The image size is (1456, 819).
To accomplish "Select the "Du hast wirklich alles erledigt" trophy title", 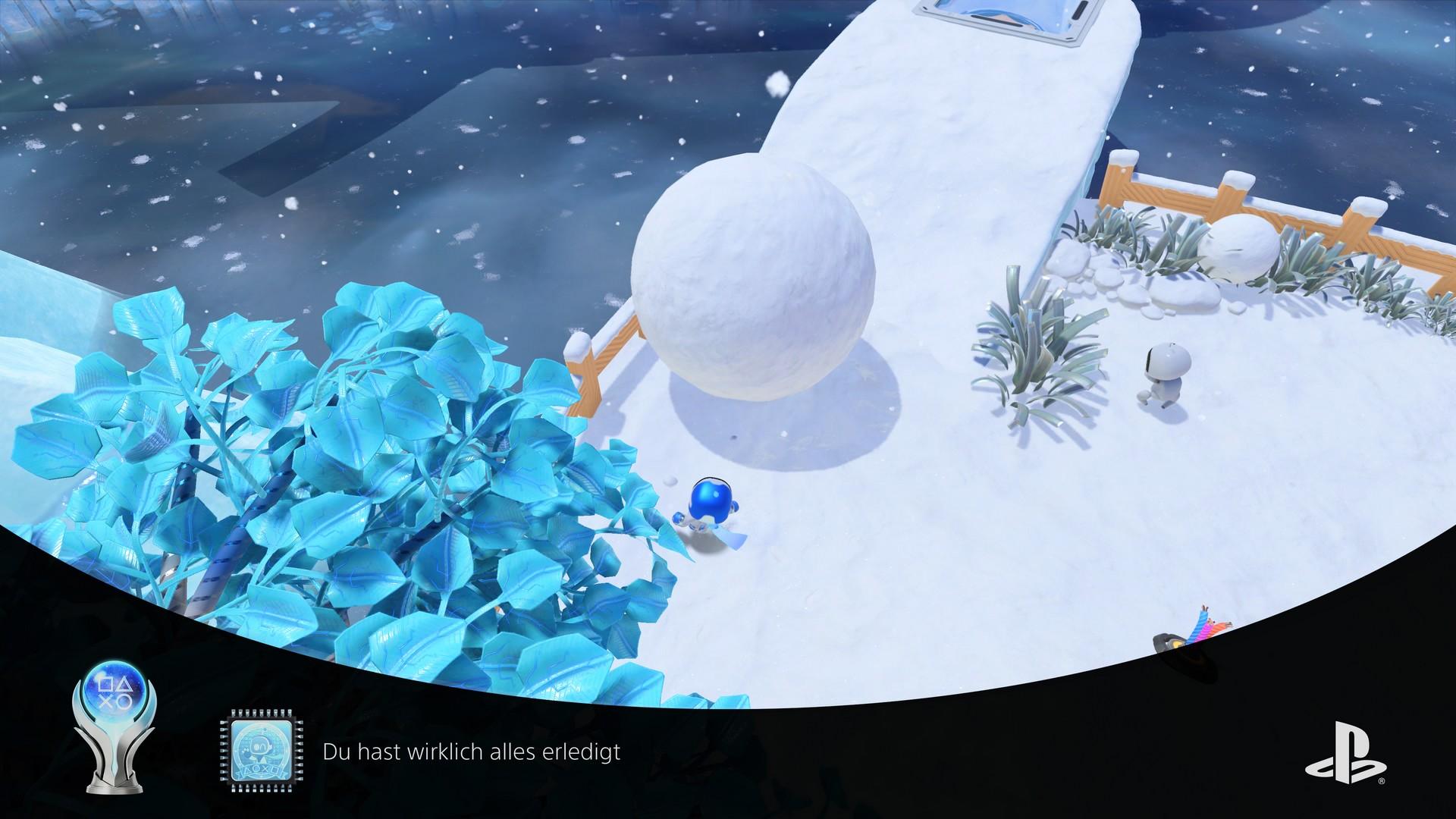I will pyautogui.click(x=471, y=752).
